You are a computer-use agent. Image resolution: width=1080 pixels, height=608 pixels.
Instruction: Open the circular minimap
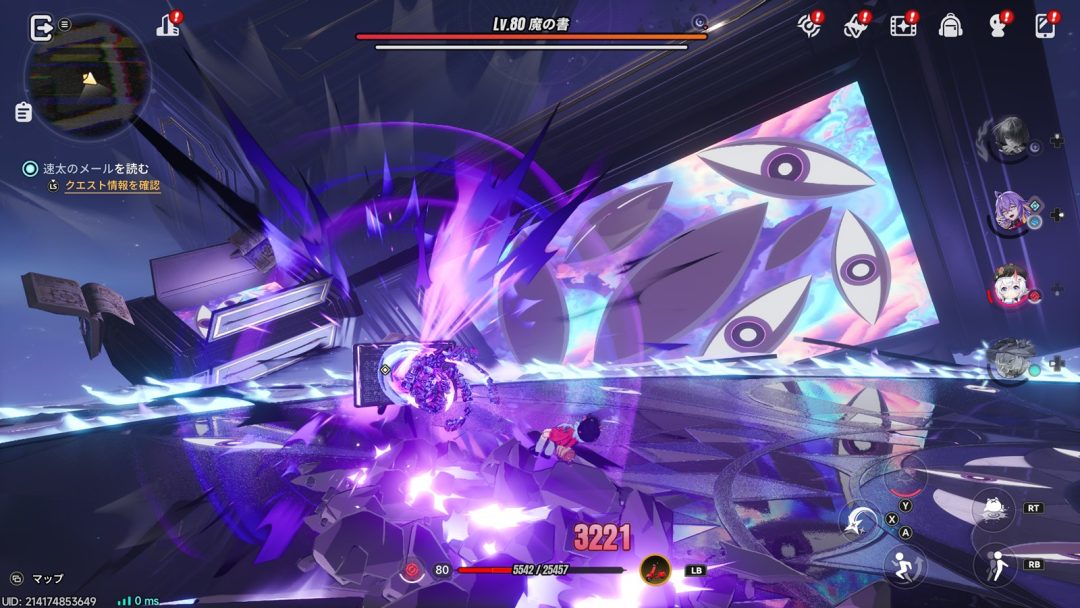click(x=88, y=76)
